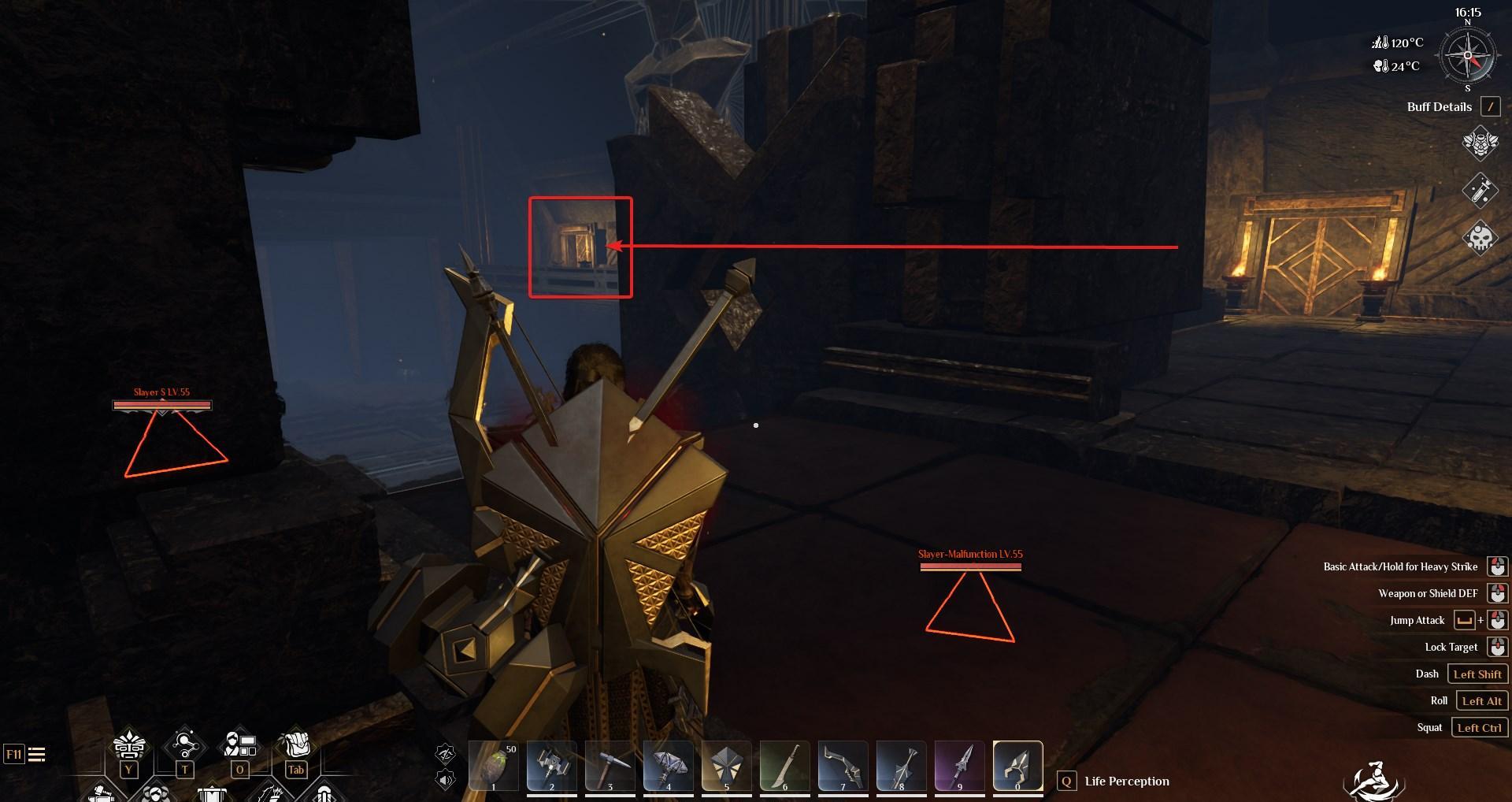1512x802 pixels.
Task: Equip the mechanical hammer in hotbar slot 2
Action: (551, 766)
